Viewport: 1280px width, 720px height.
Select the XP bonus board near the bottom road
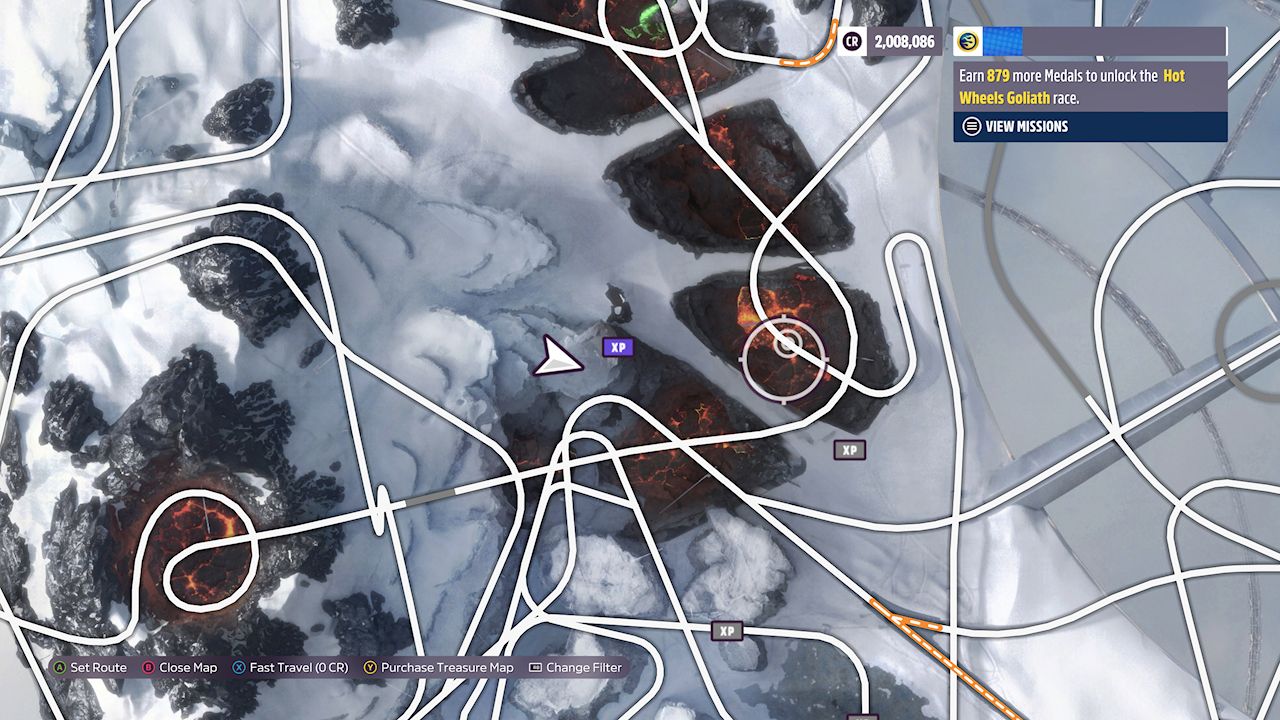pyautogui.click(x=728, y=631)
